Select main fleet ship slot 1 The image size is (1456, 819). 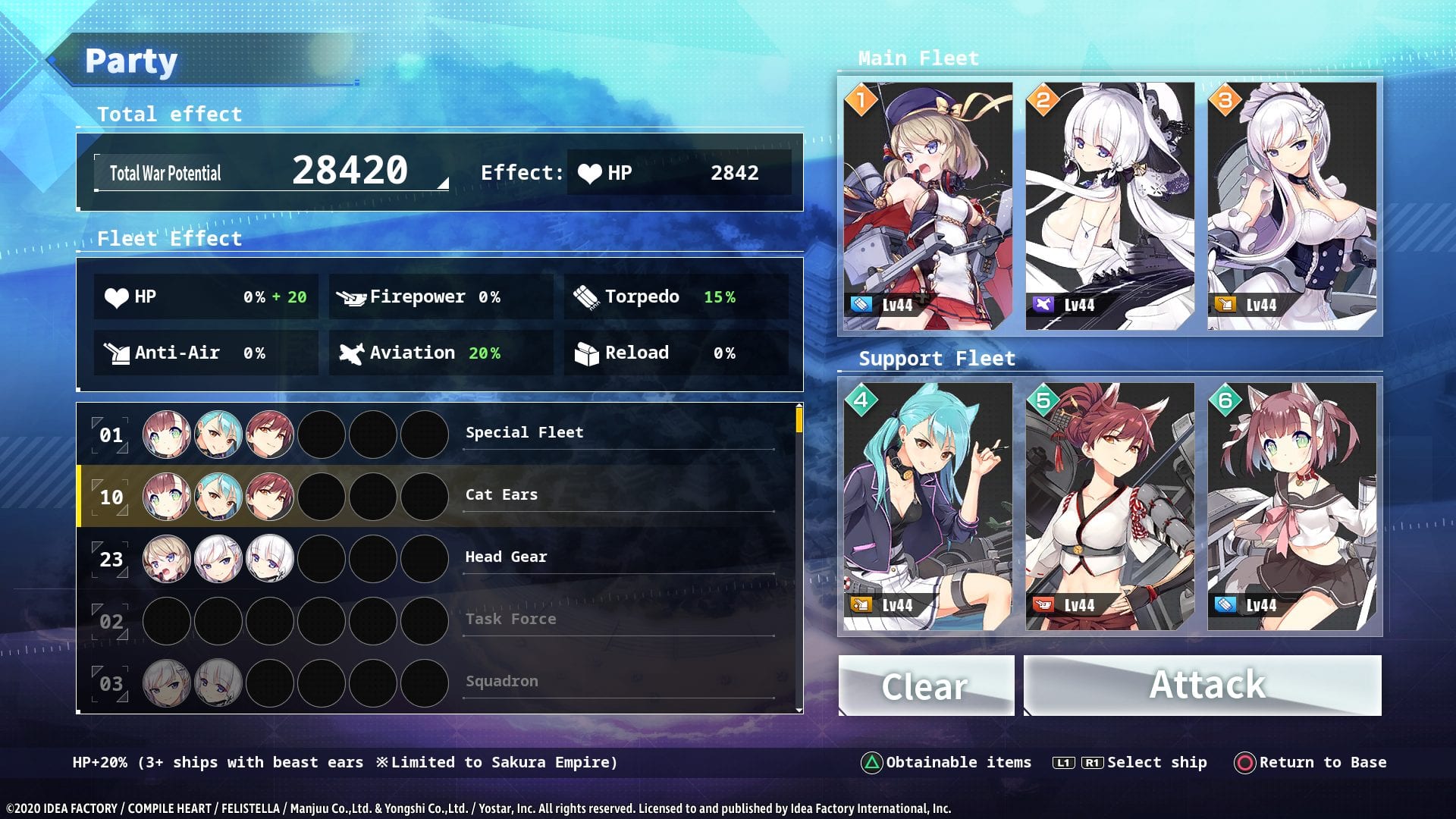[927, 206]
